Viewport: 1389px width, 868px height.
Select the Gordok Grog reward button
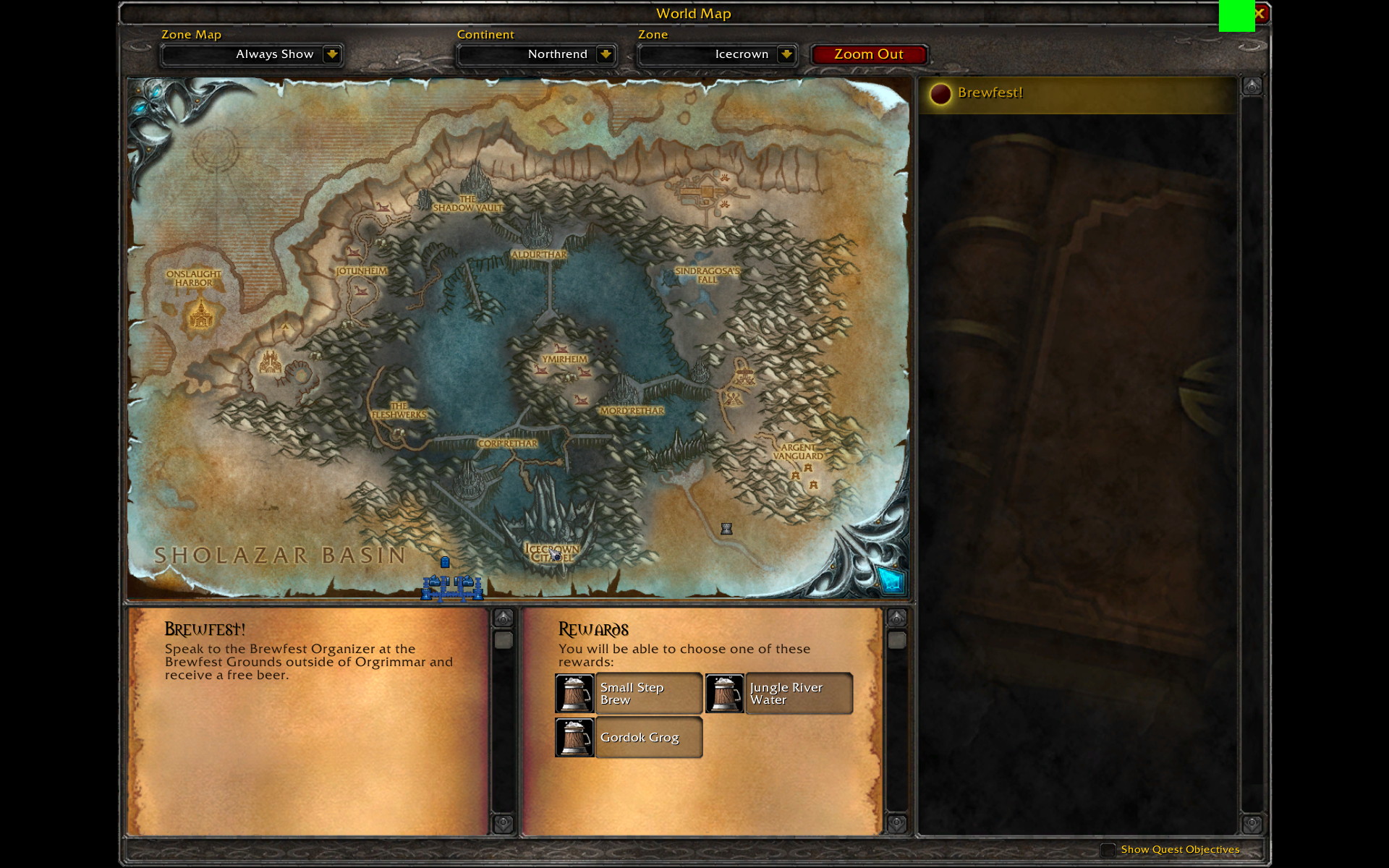coord(647,738)
